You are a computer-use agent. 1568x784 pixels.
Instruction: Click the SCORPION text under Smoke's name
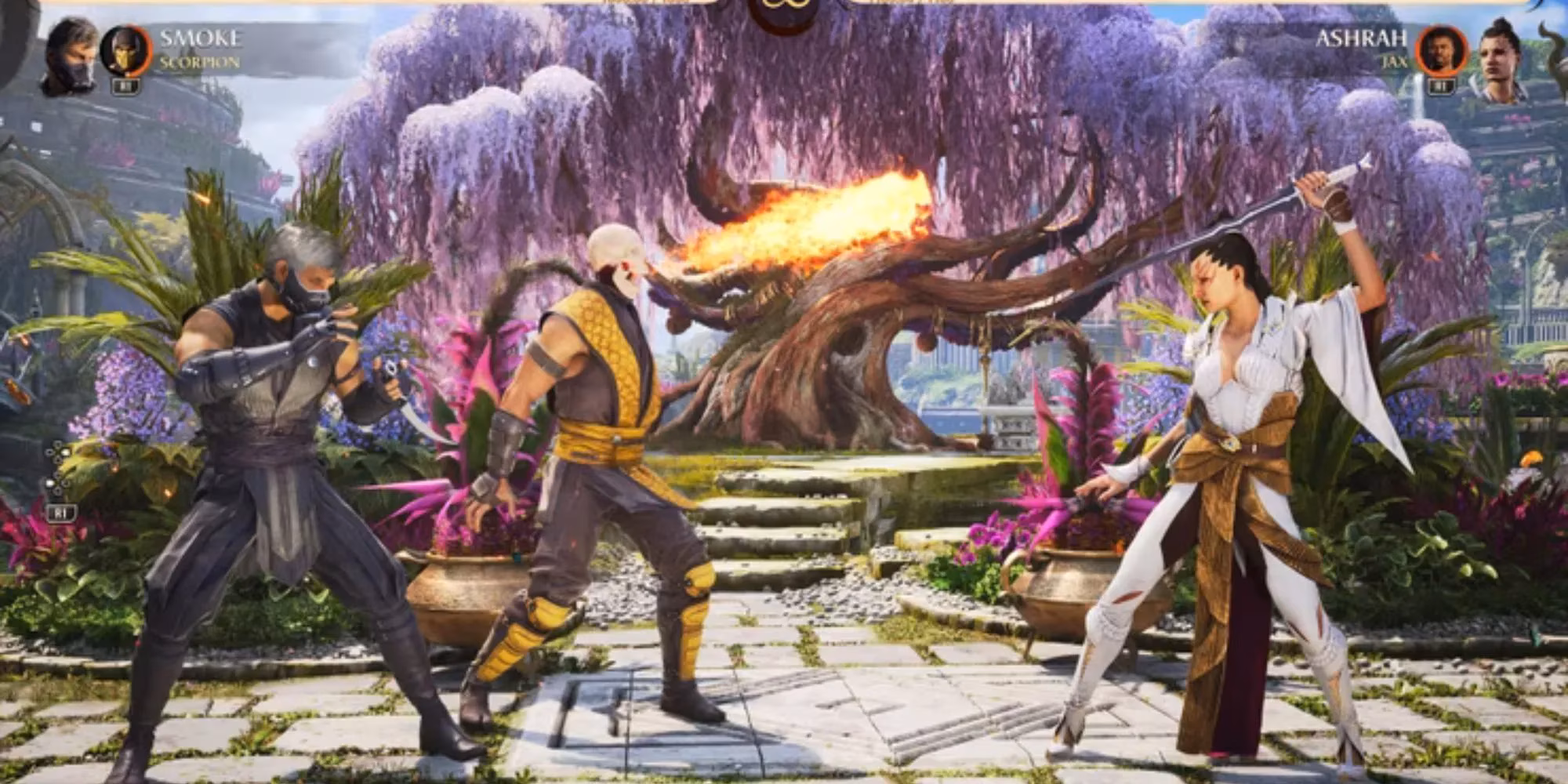pos(200,61)
